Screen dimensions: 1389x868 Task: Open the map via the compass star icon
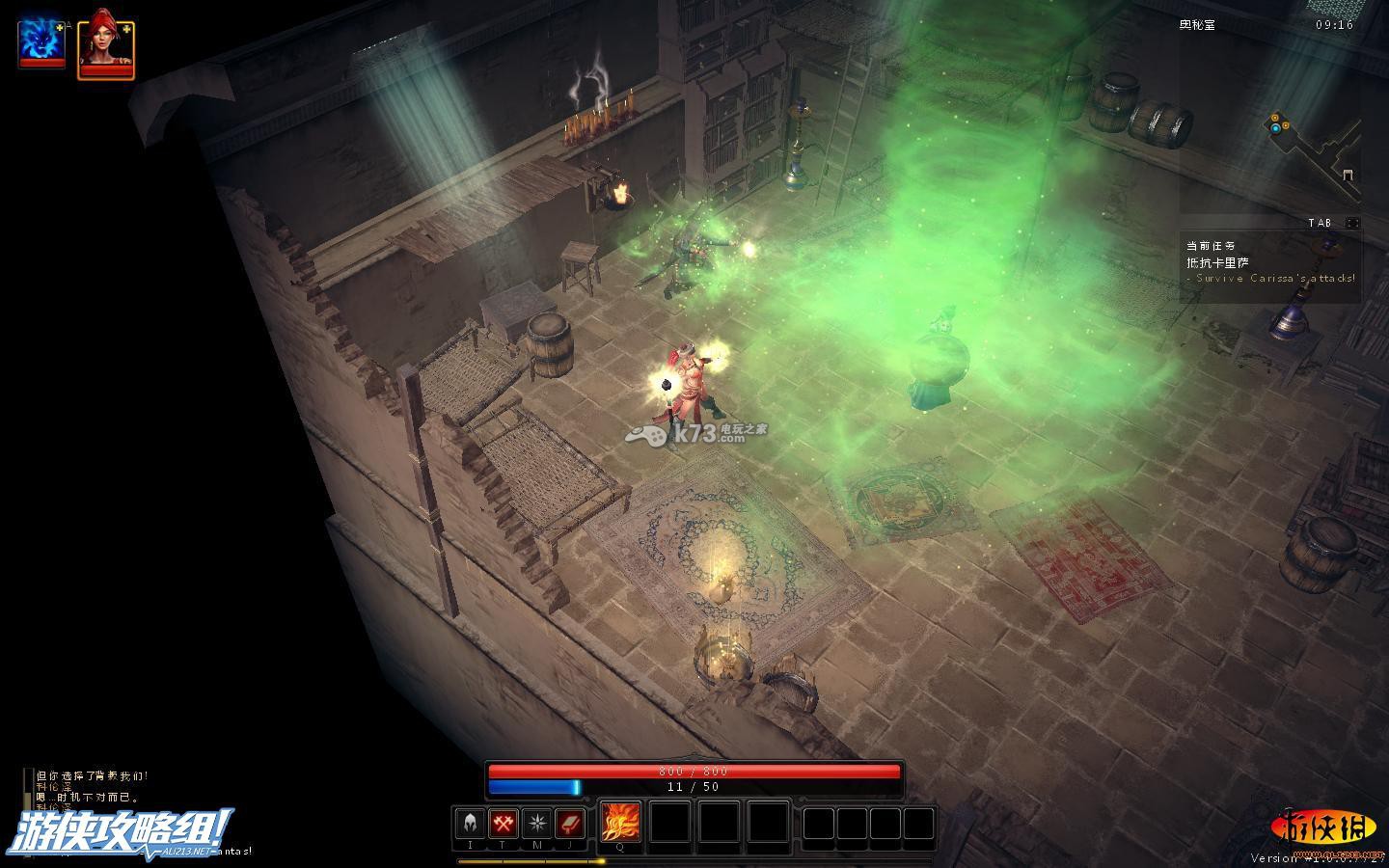point(536,824)
